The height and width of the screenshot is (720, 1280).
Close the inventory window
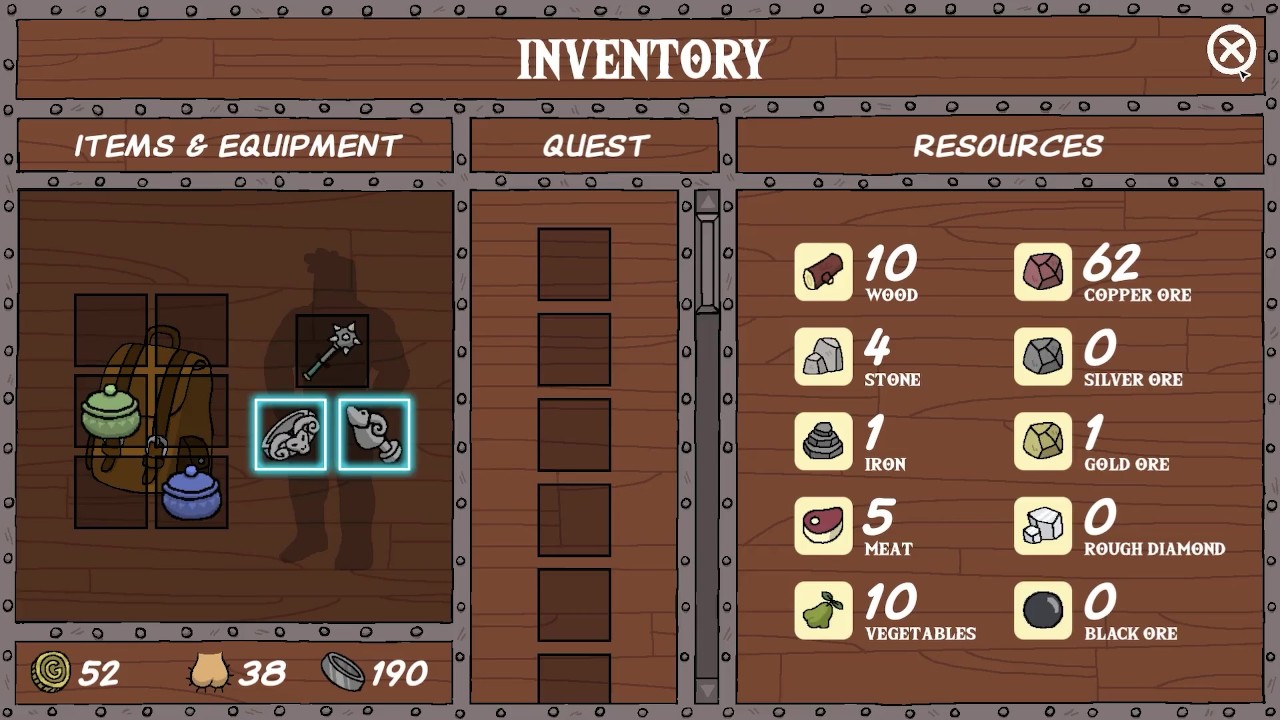click(1230, 50)
